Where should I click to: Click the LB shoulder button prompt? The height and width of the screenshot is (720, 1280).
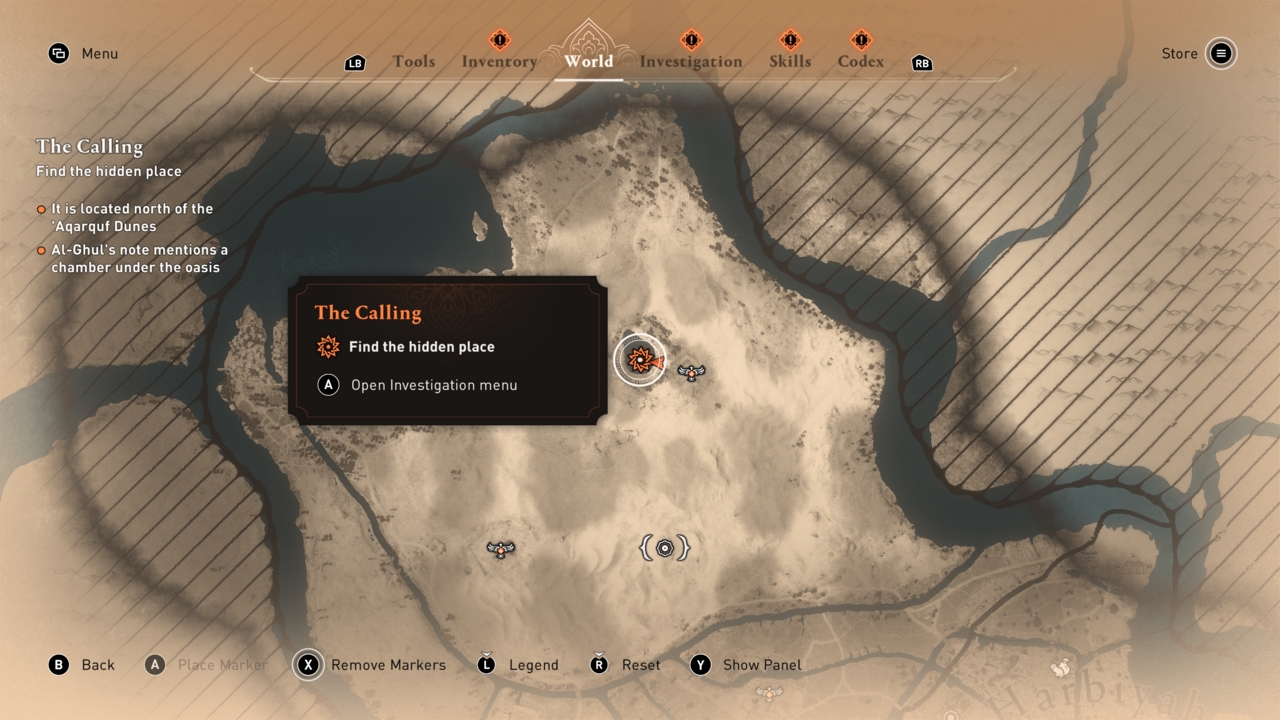click(x=355, y=62)
